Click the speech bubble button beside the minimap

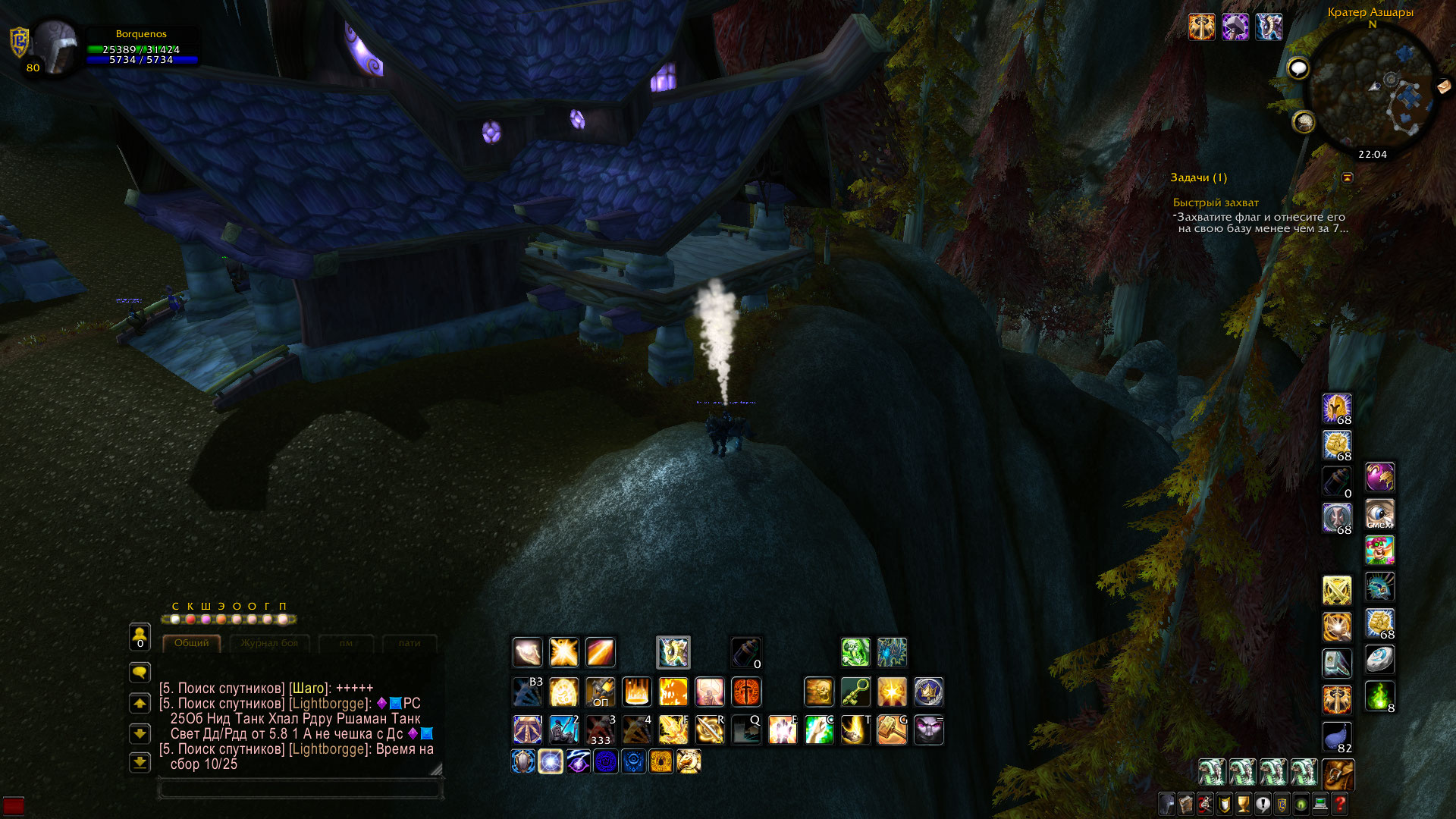(x=1298, y=69)
